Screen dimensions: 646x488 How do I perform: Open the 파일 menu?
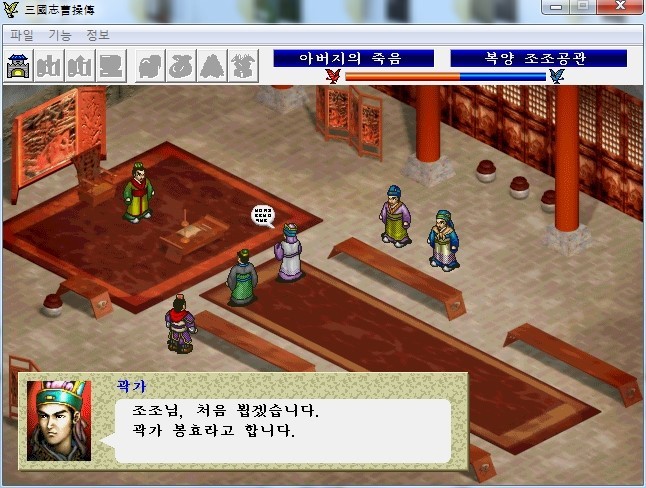(x=21, y=35)
